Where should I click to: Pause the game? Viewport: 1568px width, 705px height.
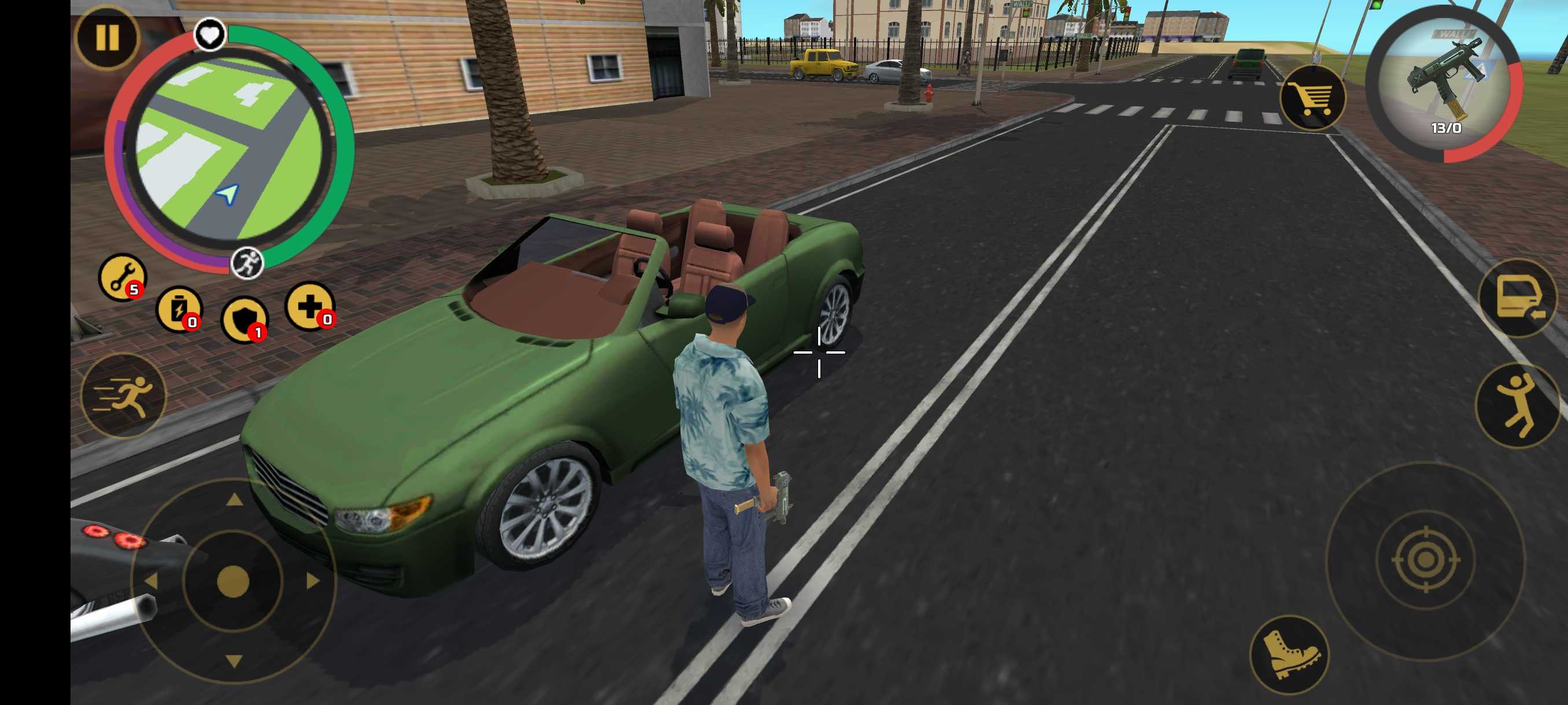coord(107,38)
